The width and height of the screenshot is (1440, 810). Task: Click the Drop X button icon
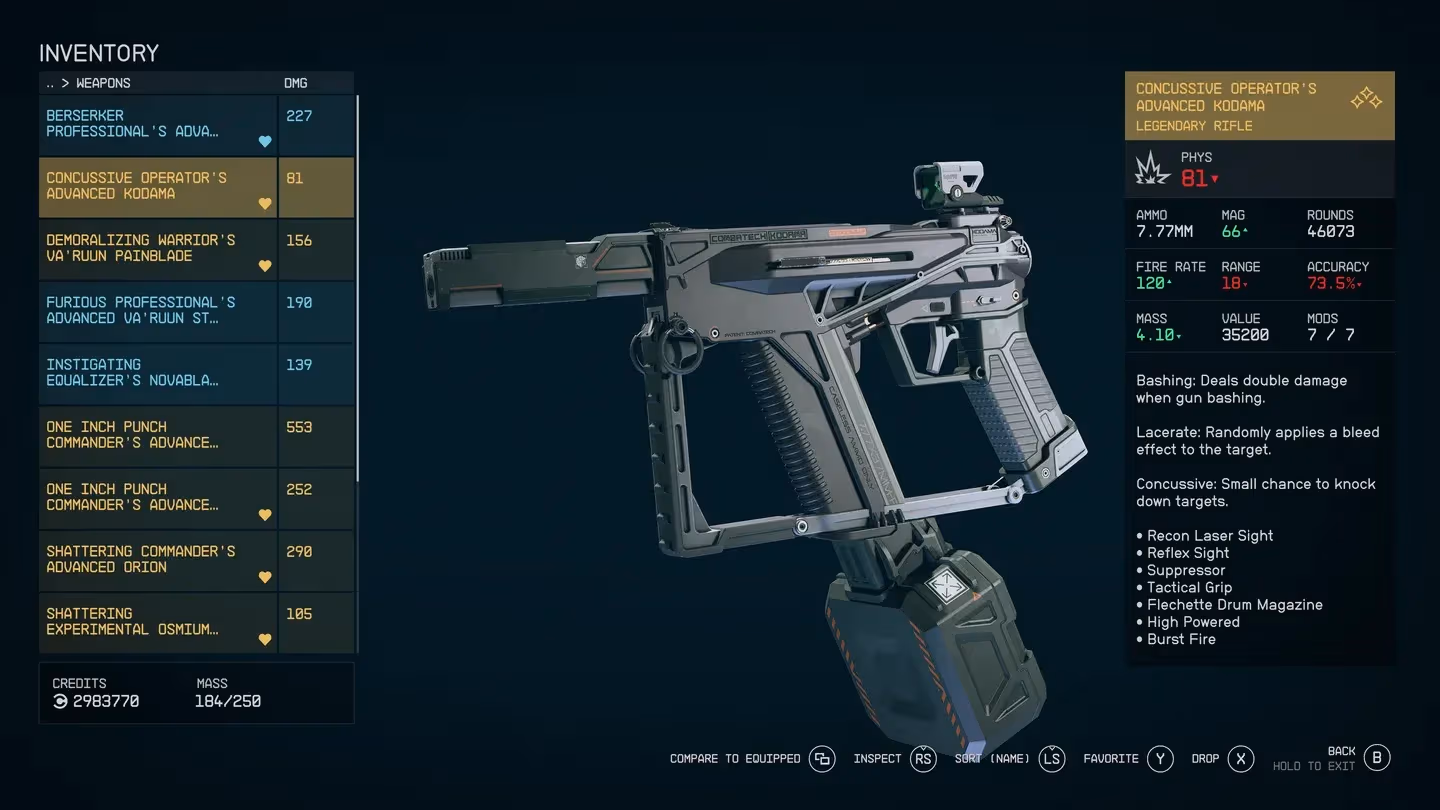point(1240,759)
